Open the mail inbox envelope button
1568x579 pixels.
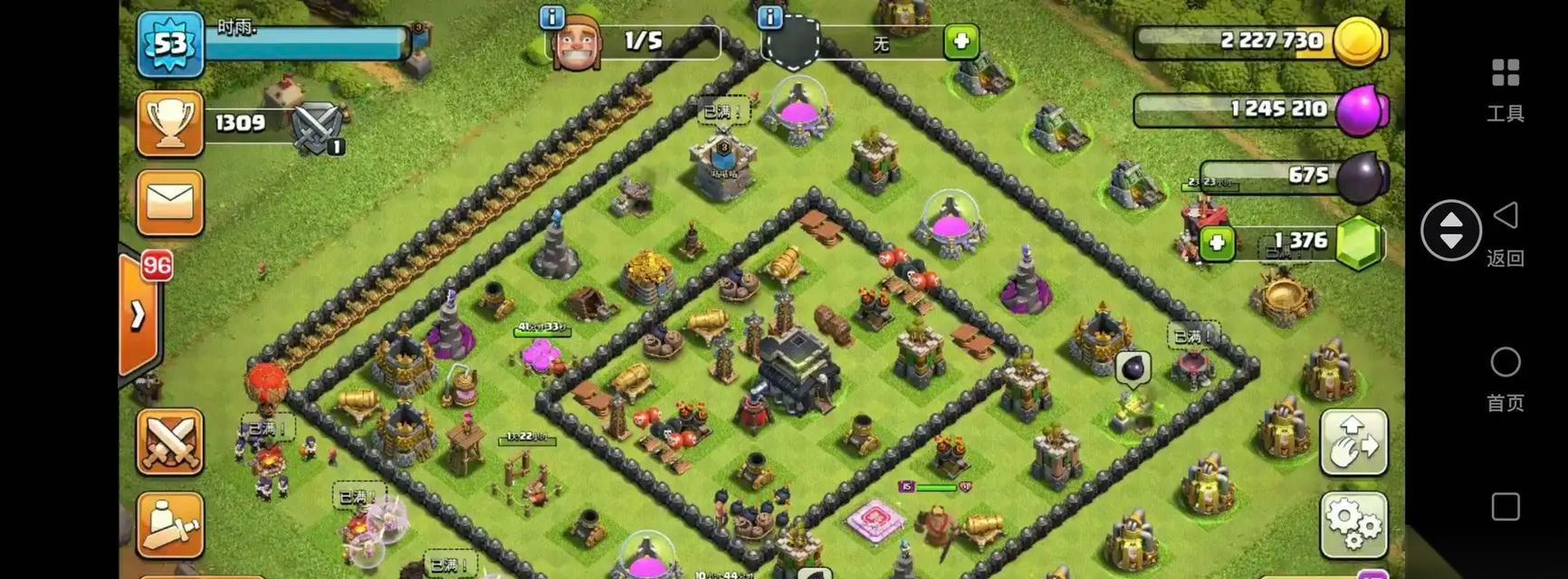tap(169, 203)
